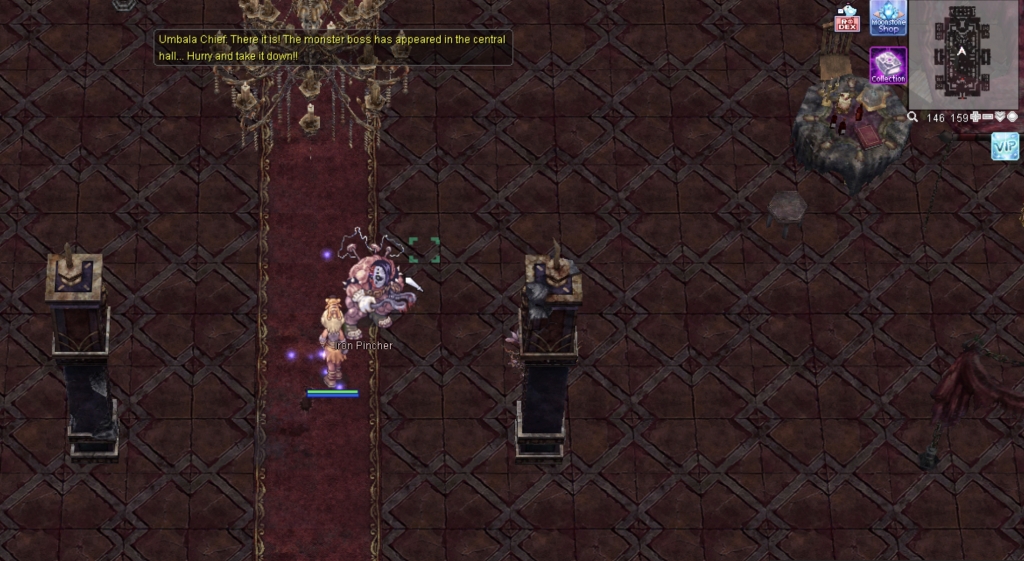Zoom in the minimap with plus button
Viewport: 1024px width, 561px height.
click(x=975, y=118)
